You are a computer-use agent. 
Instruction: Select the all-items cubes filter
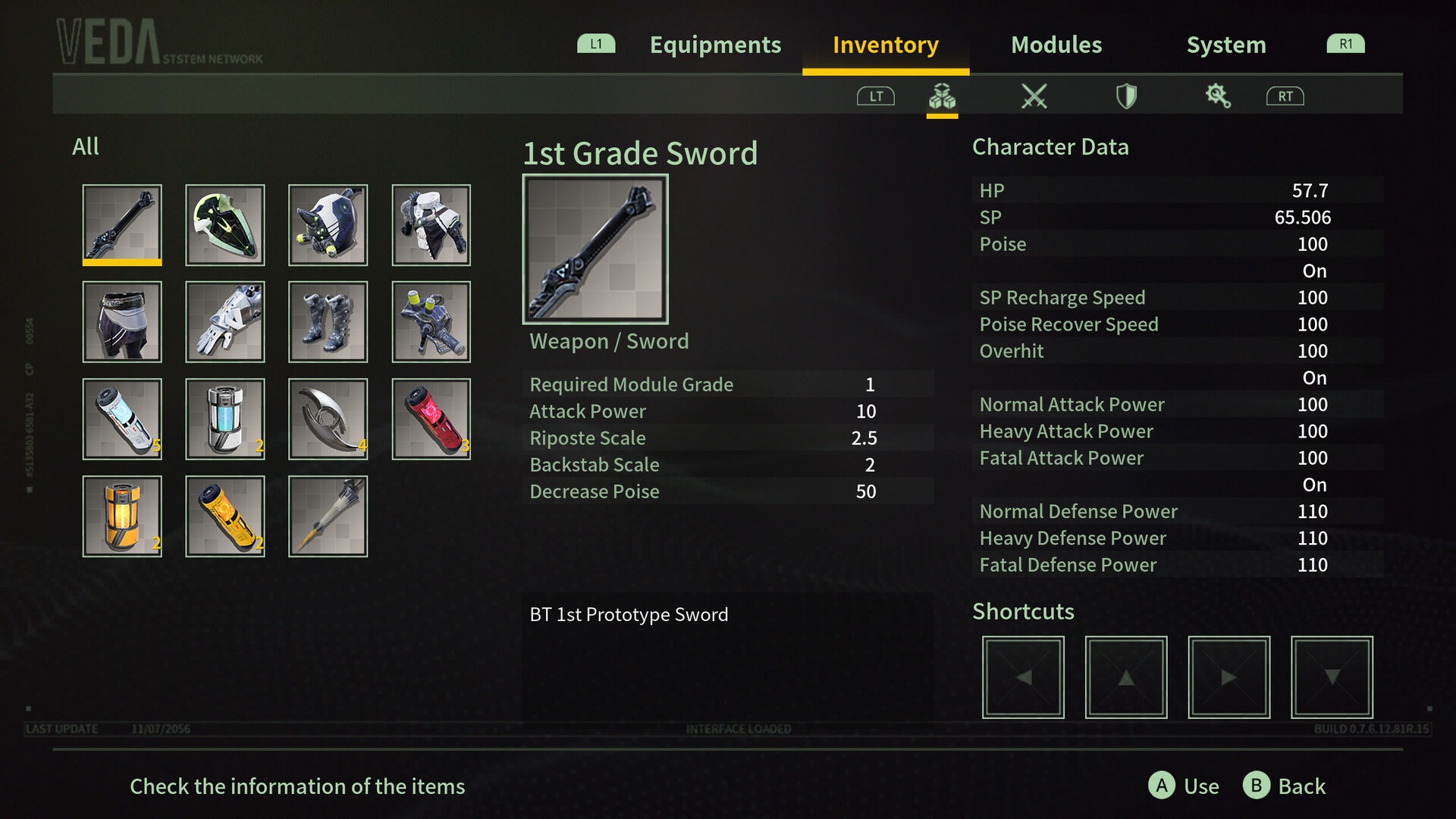(942, 96)
